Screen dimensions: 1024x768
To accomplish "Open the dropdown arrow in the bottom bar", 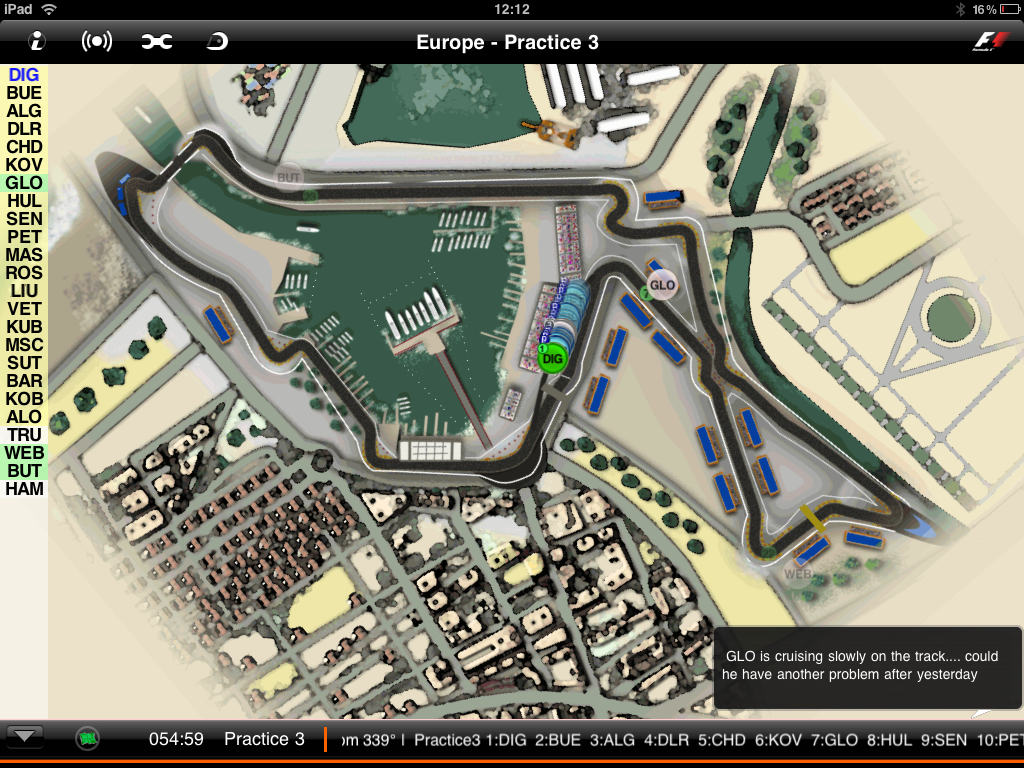I will point(26,738).
